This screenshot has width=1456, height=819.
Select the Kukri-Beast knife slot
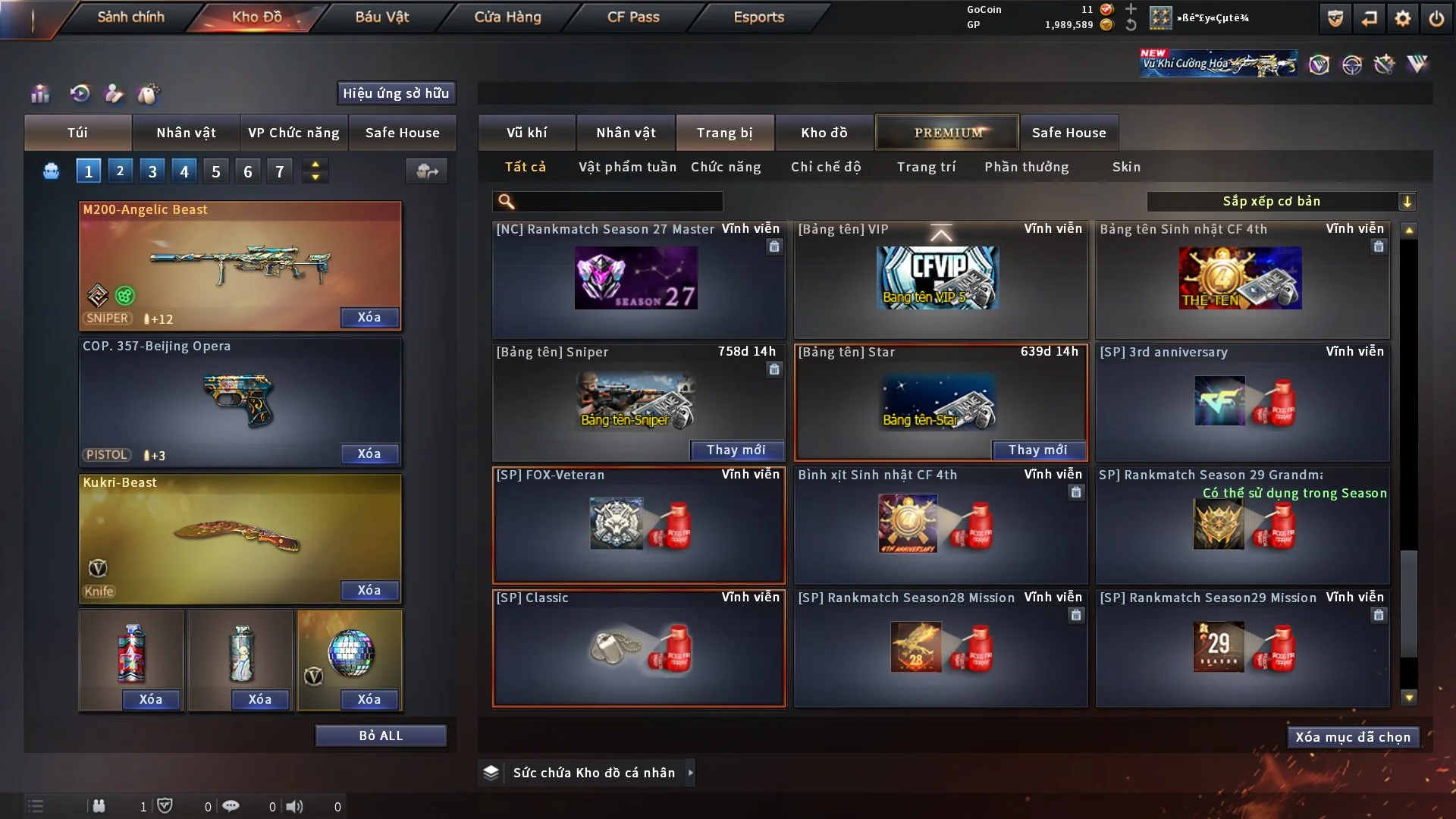[x=240, y=538]
